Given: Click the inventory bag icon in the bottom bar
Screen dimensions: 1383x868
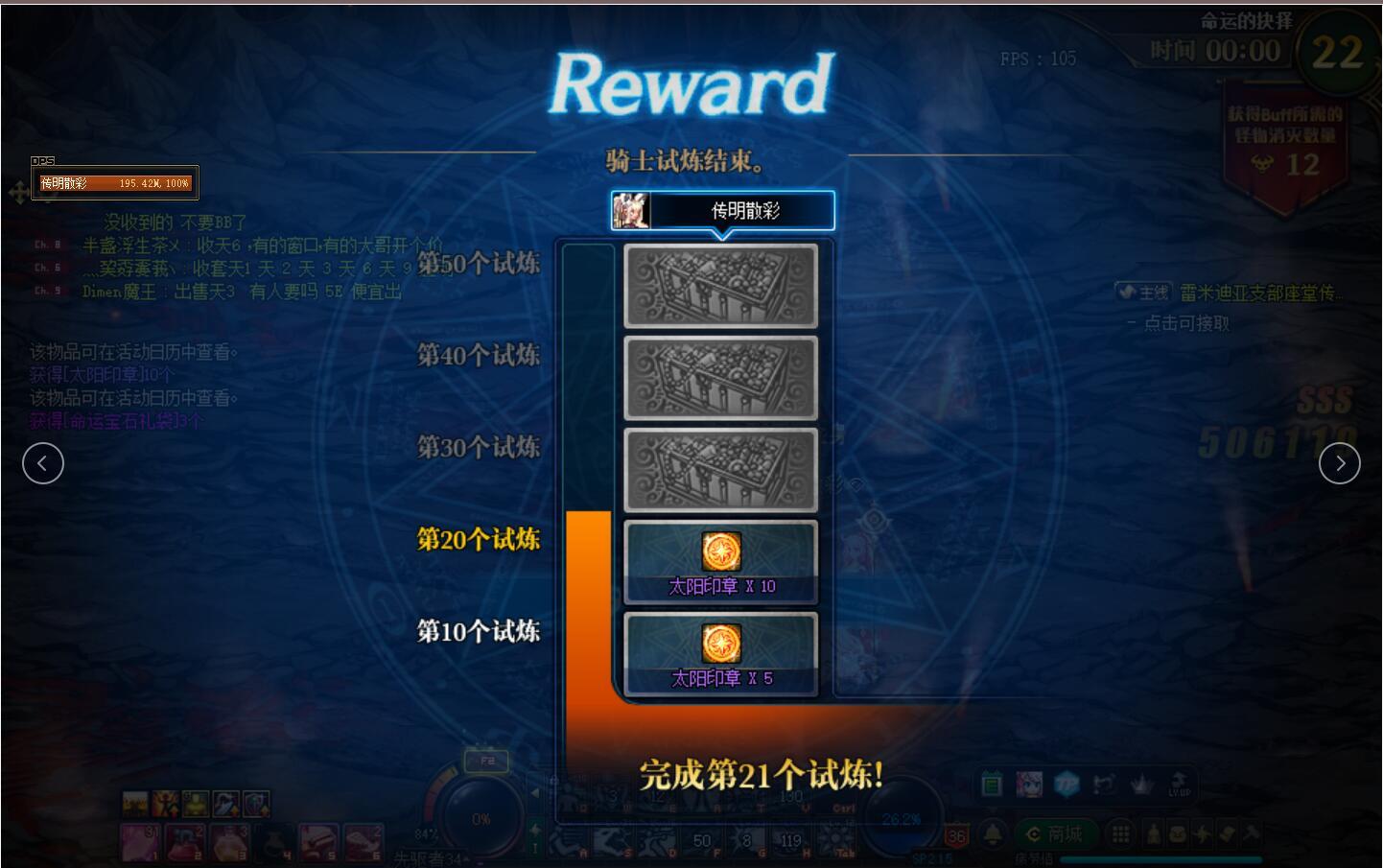Looking at the screenshot, I should (1177, 833).
